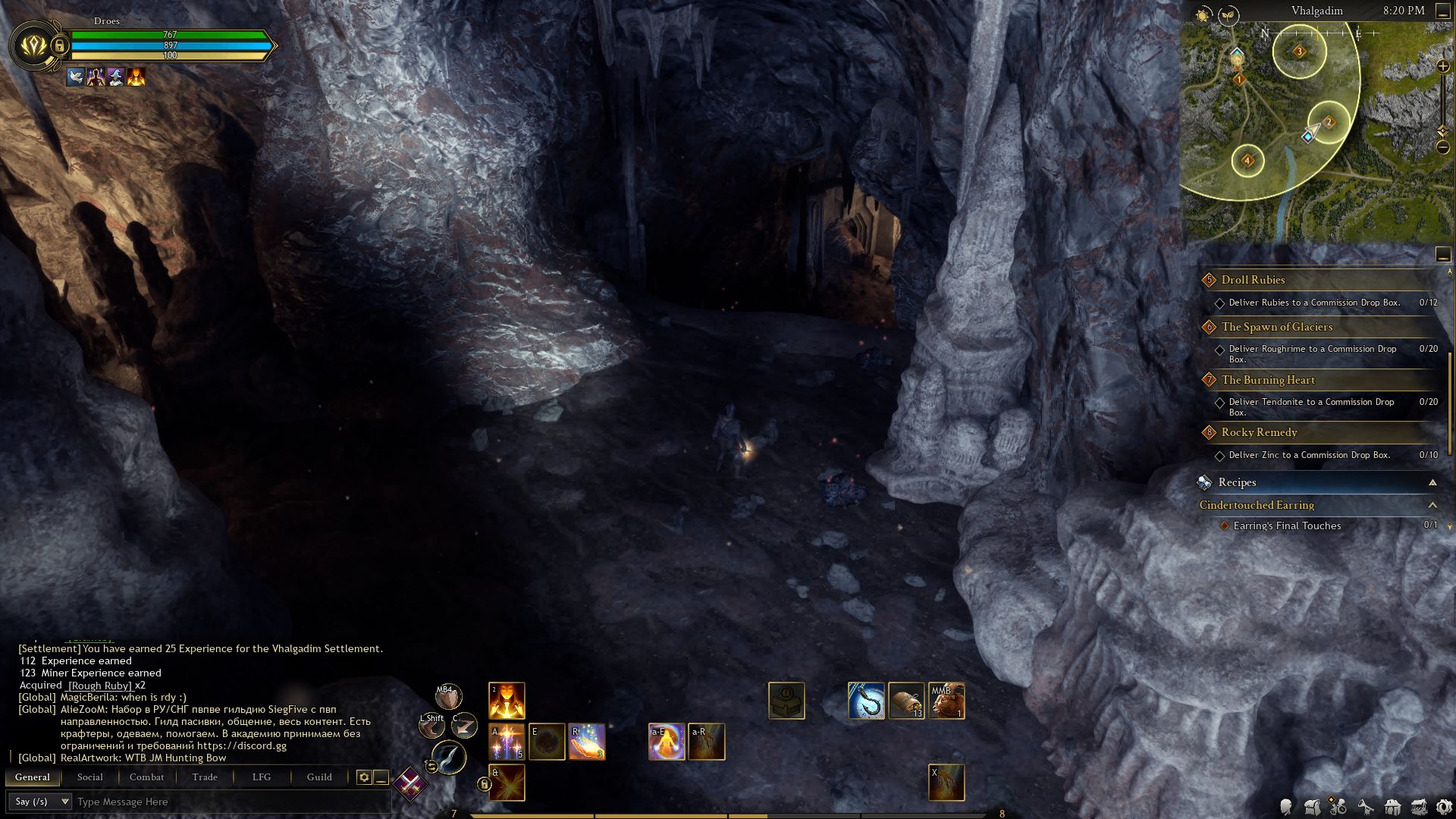Zoom in on the minimap
This screenshot has height=819, width=1456.
[x=1443, y=67]
